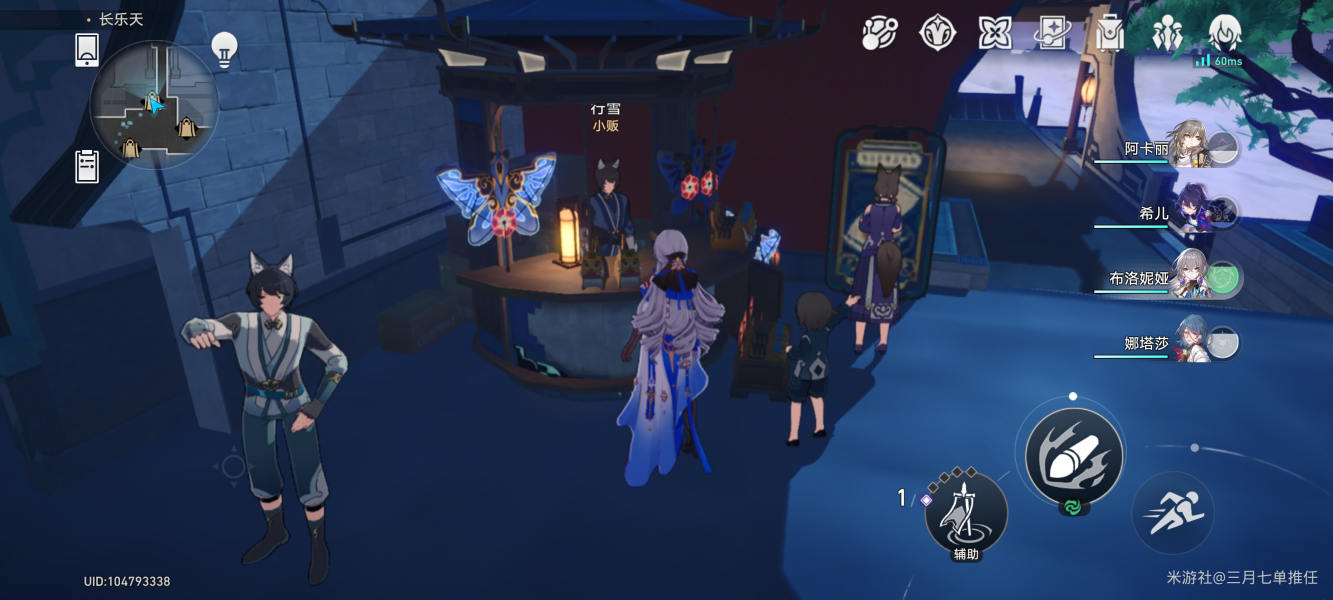Open the compass guide icon
This screenshot has height=600, width=1333.
pyautogui.click(x=937, y=33)
